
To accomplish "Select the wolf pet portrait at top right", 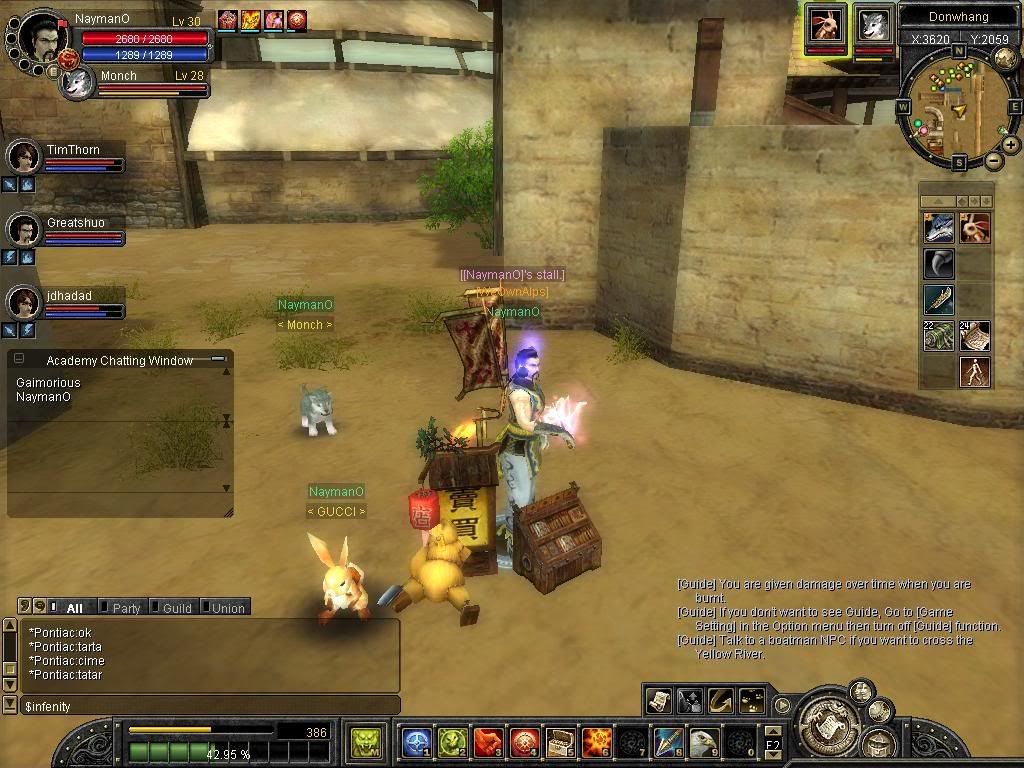I will (874, 24).
